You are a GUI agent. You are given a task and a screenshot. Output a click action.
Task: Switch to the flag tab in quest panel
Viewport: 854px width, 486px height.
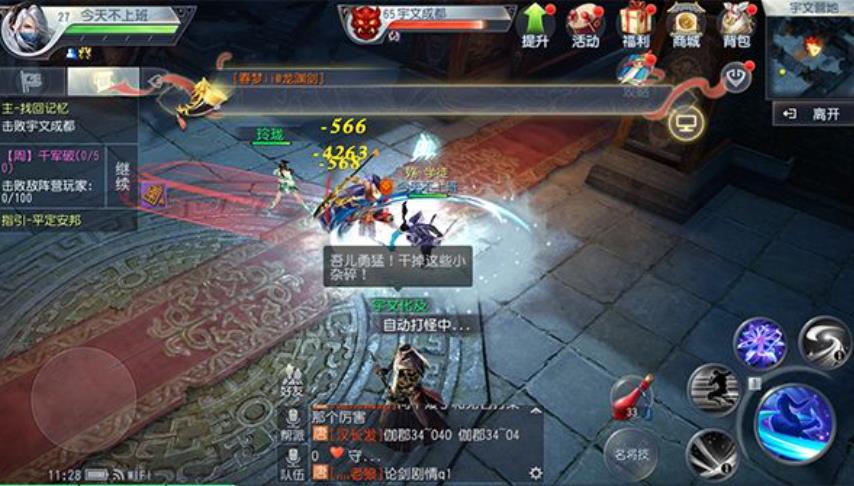click(33, 80)
